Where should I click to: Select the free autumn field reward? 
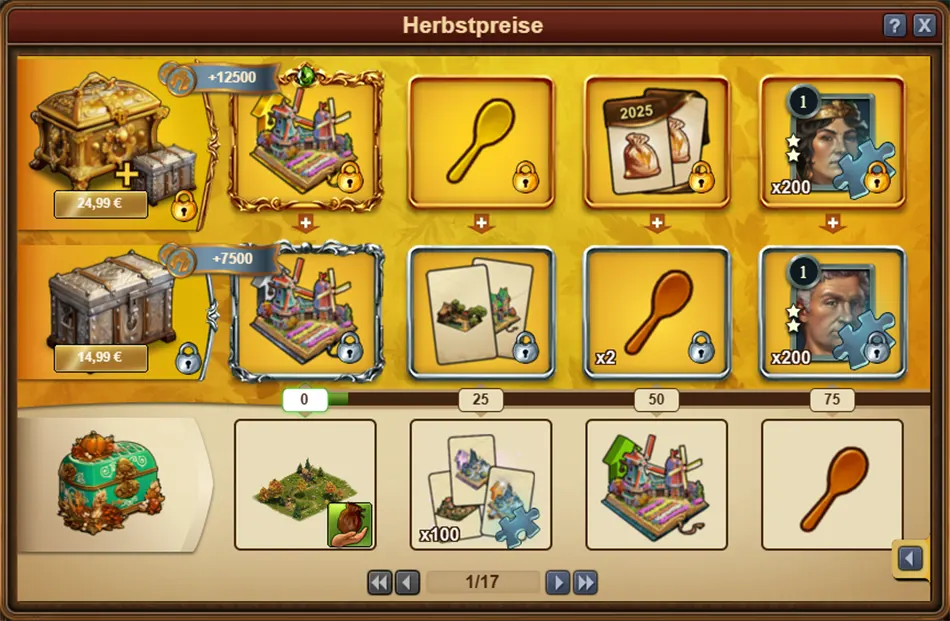click(305, 485)
